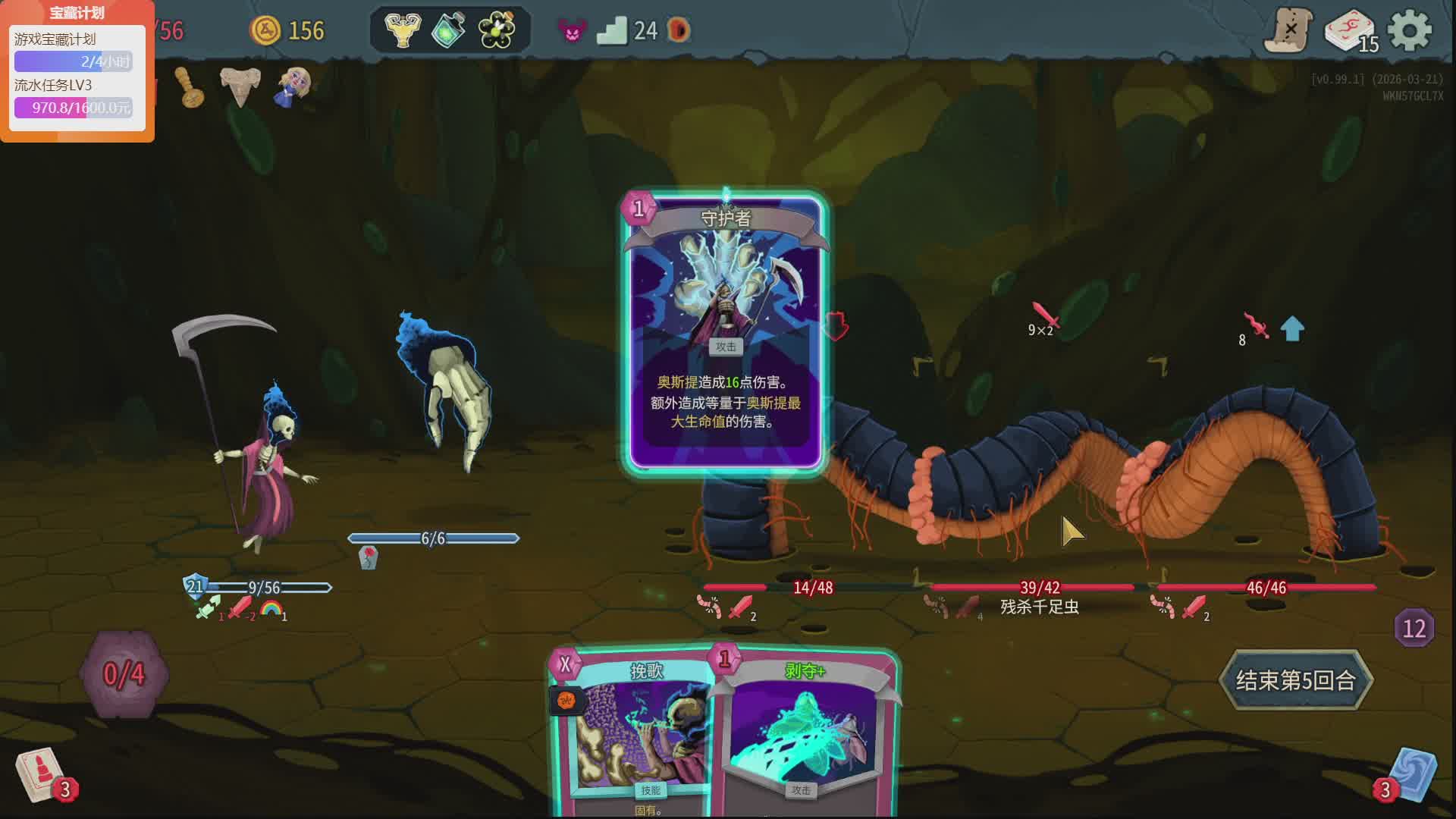Show the blue discard pile
Viewport: 1456px width, 819px height.
(1412, 775)
